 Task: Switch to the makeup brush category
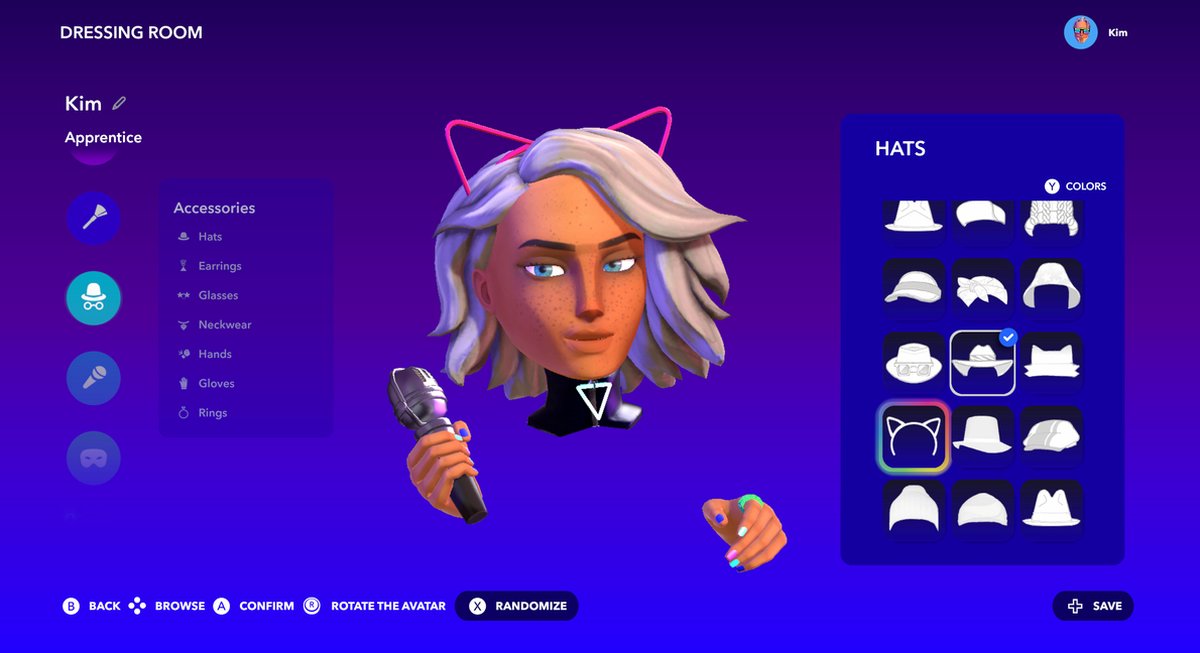tap(94, 218)
